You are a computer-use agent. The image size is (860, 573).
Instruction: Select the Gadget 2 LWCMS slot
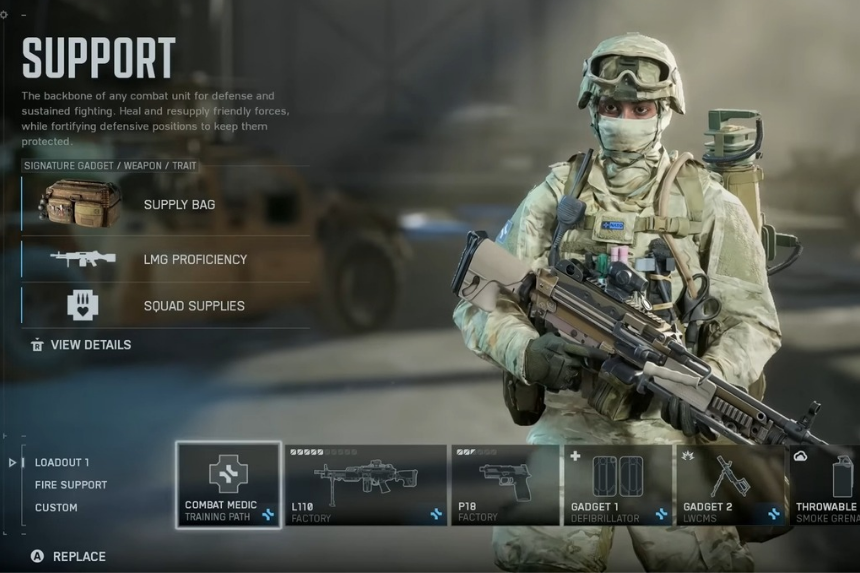click(731, 485)
